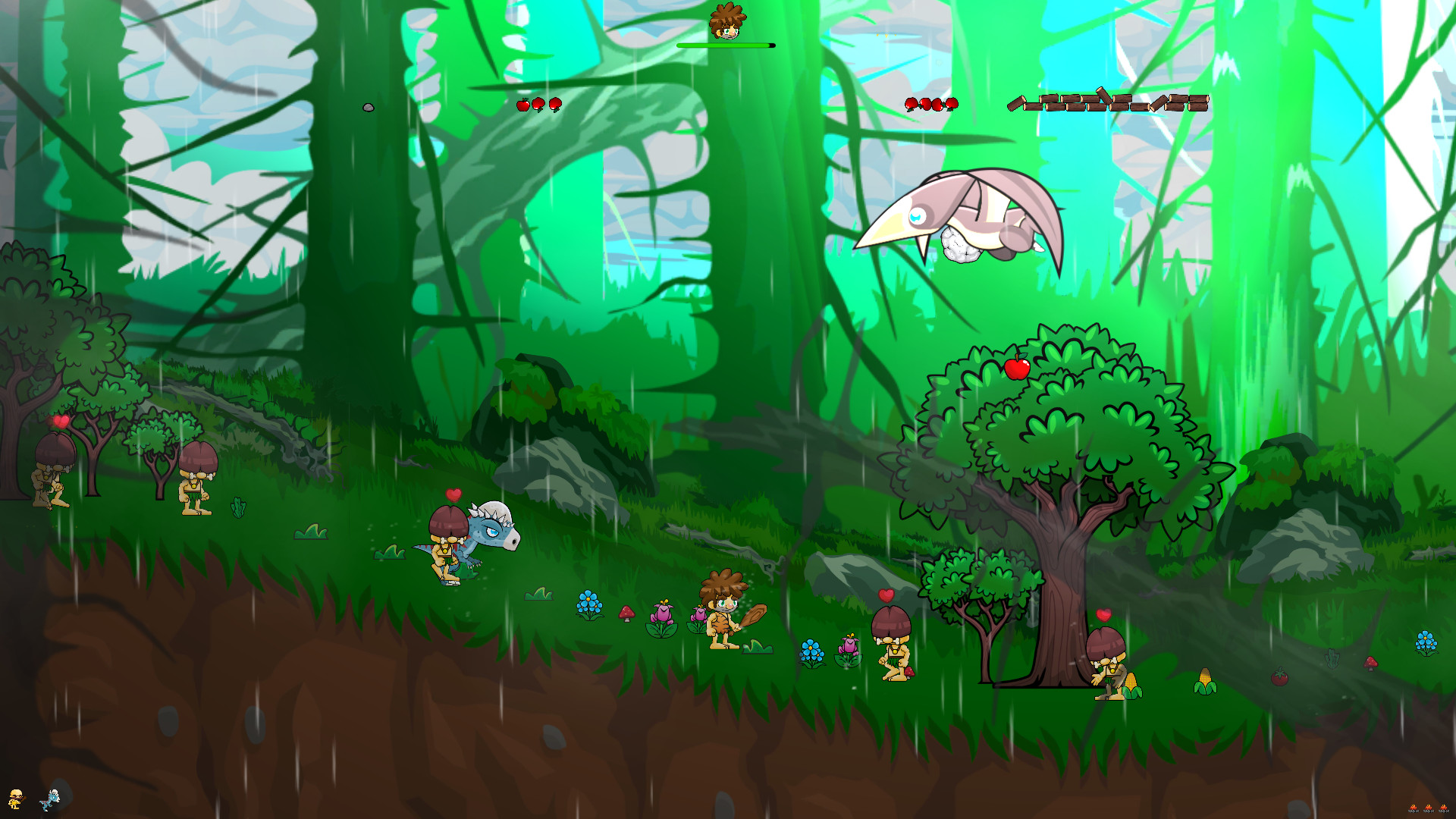Click a campfire icon in the bottom-right corner

1429,808
